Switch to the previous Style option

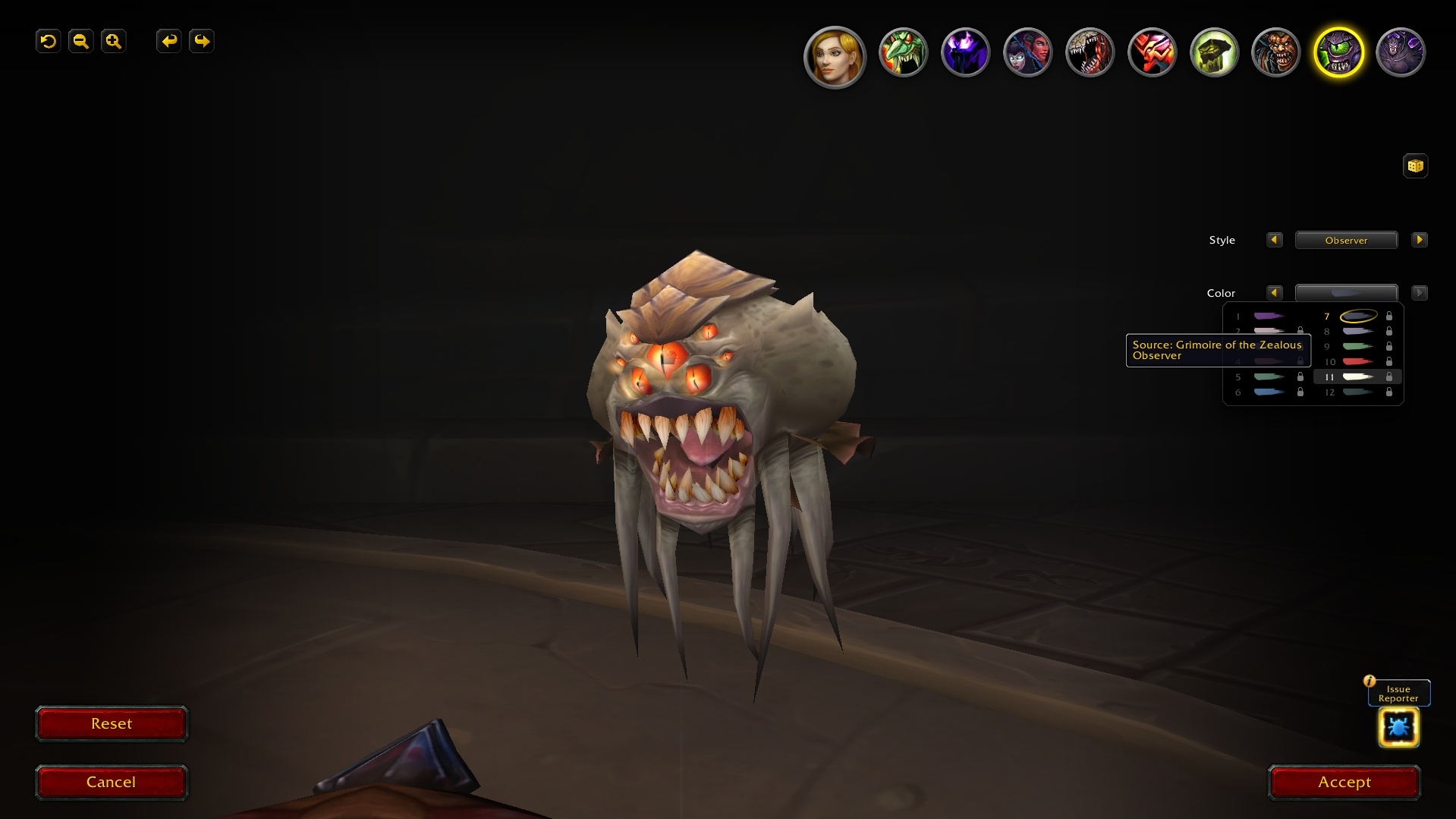pyautogui.click(x=1274, y=240)
